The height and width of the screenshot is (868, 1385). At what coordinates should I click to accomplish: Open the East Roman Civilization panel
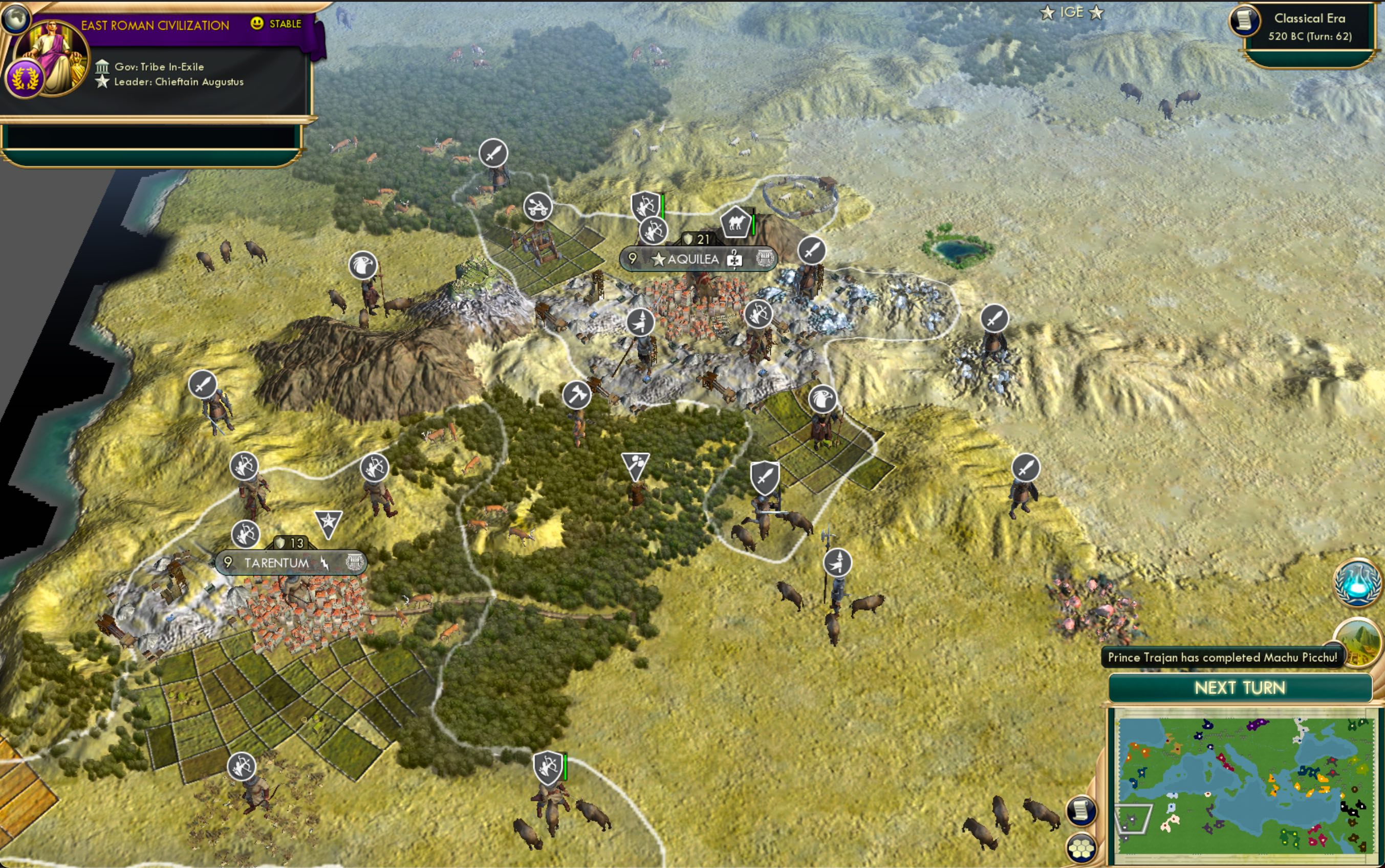pyautogui.click(x=155, y=24)
